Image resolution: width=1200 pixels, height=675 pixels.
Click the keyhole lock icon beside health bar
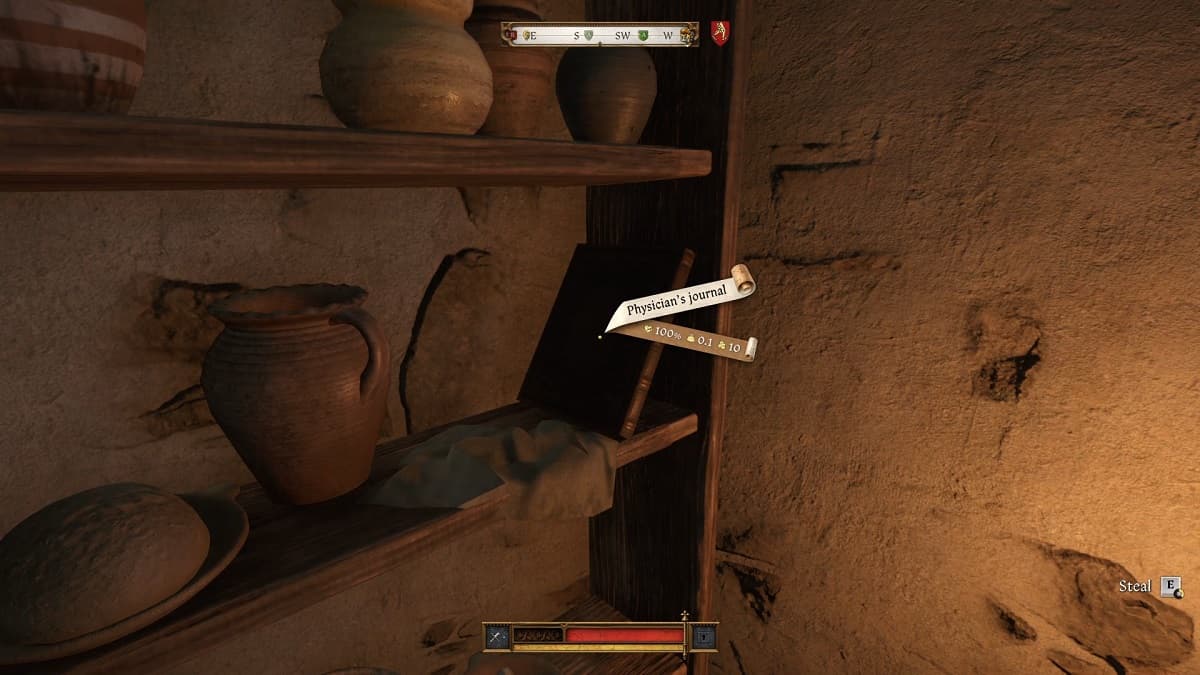point(705,636)
